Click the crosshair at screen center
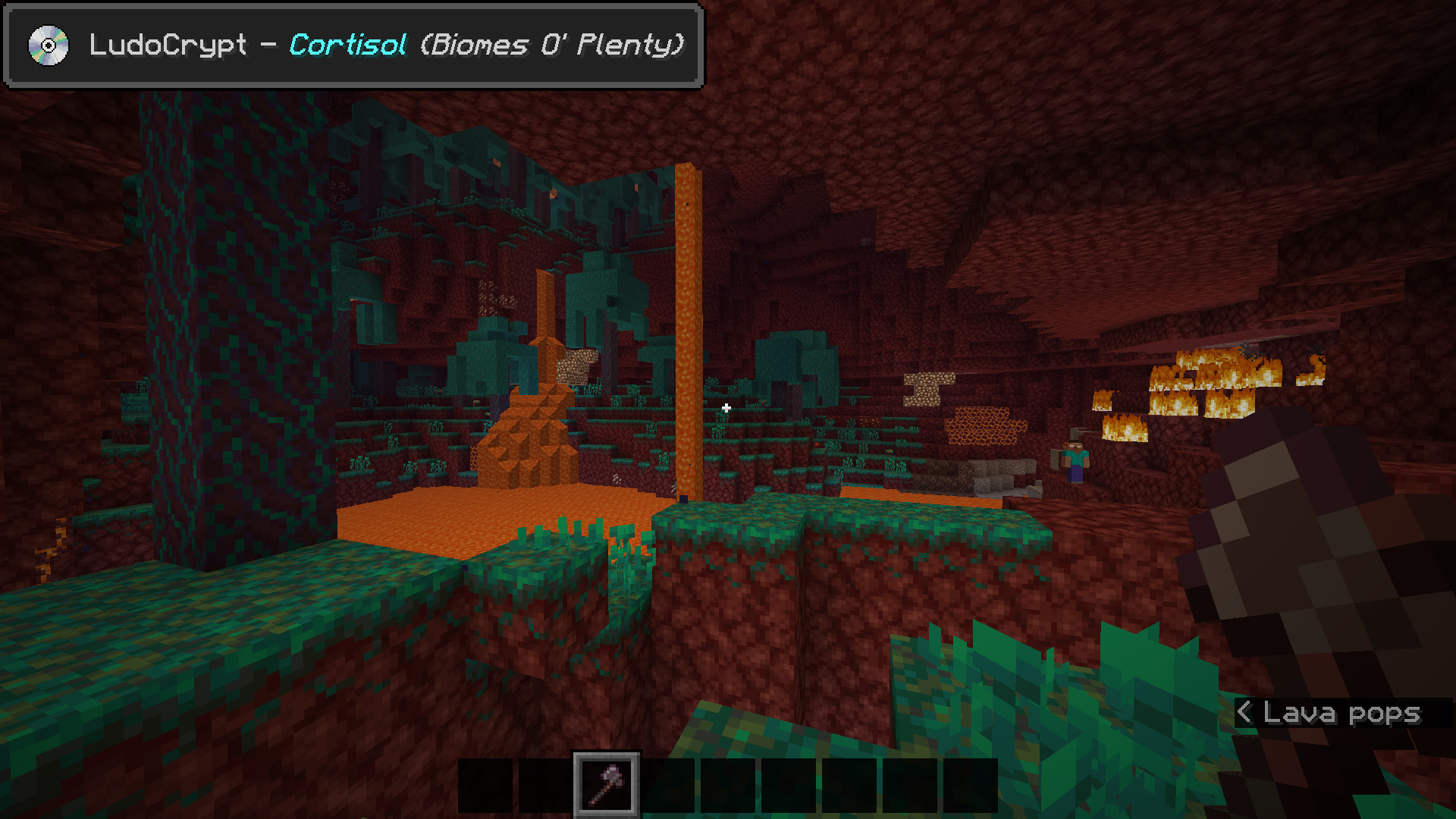The image size is (1456, 819). 726,407
